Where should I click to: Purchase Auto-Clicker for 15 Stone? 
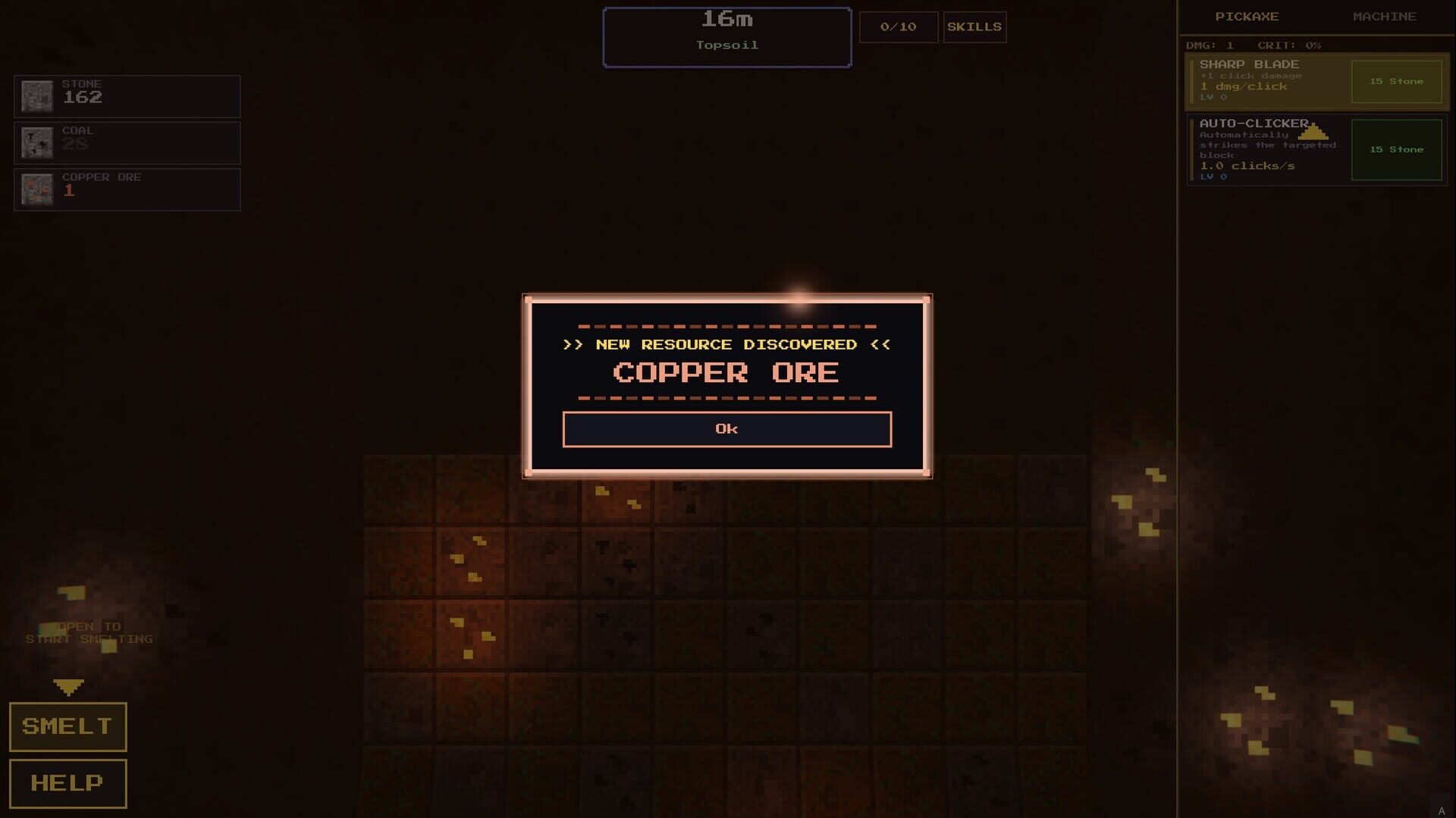(x=1396, y=149)
